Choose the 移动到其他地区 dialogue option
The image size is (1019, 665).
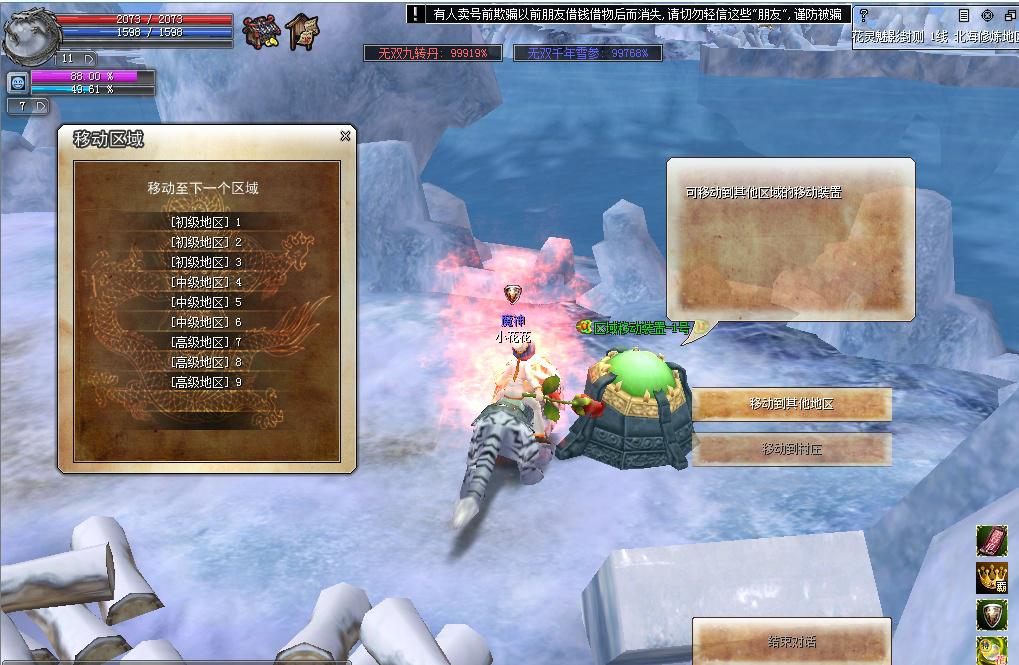pos(791,404)
